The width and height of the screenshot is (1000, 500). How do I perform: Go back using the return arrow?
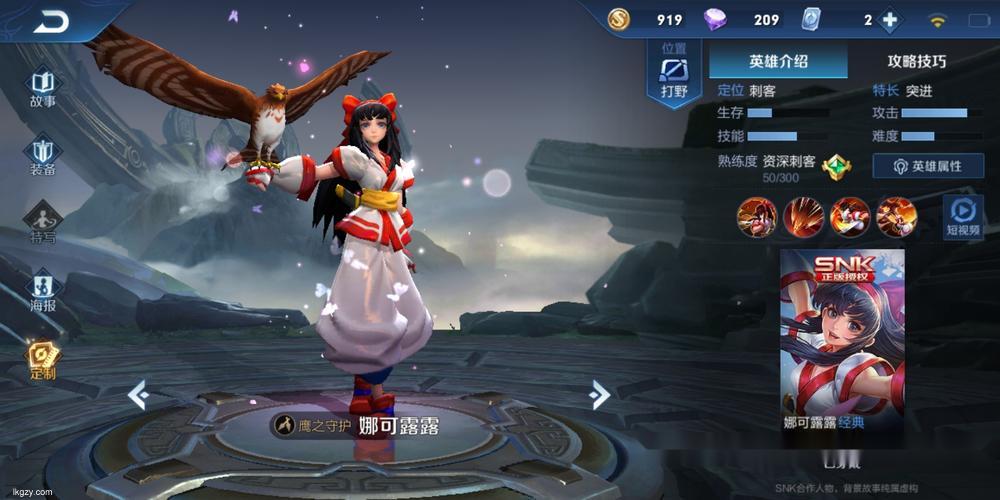tap(50, 21)
